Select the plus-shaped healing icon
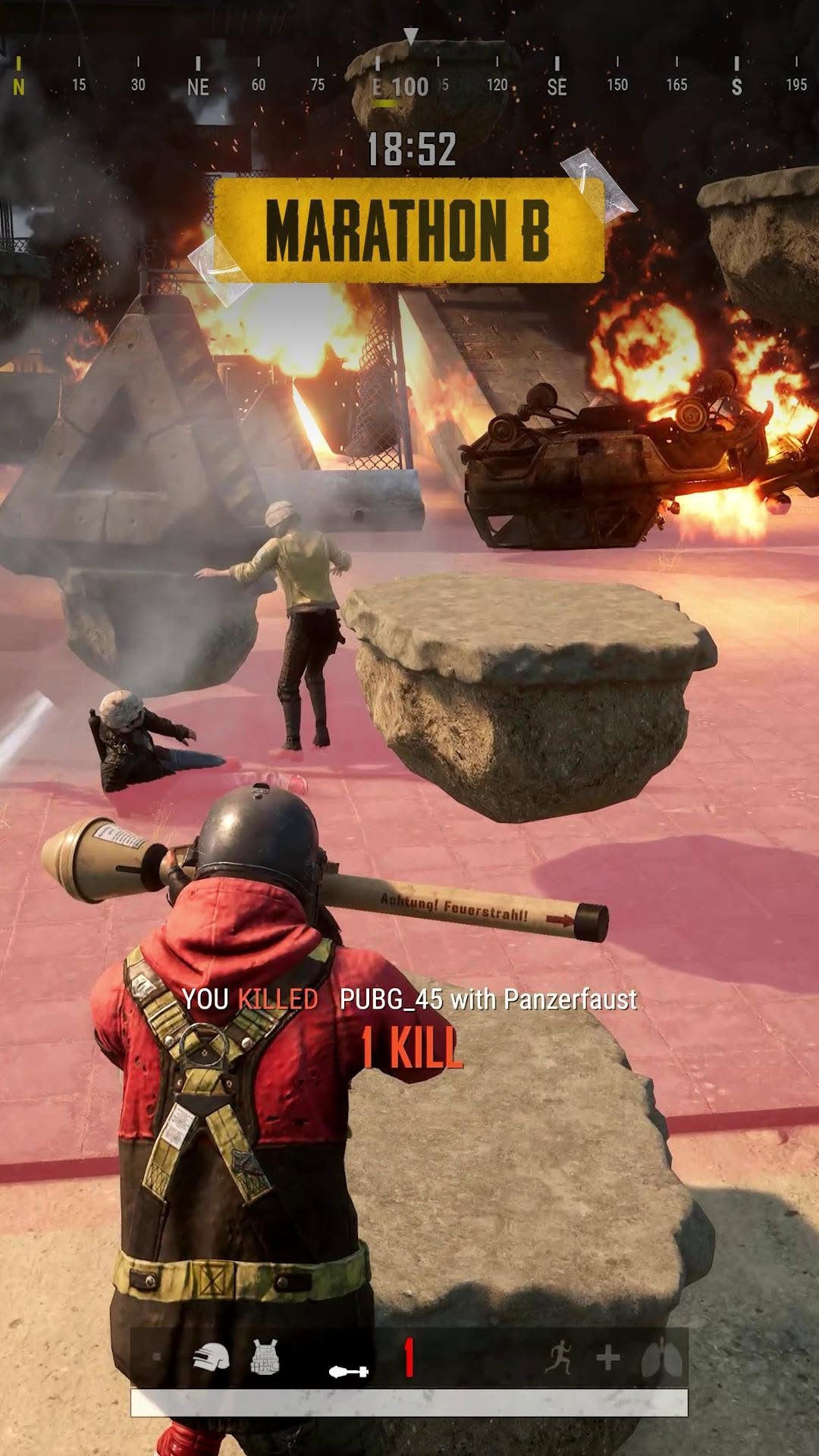Image resolution: width=819 pixels, height=1456 pixels. coord(608,1358)
